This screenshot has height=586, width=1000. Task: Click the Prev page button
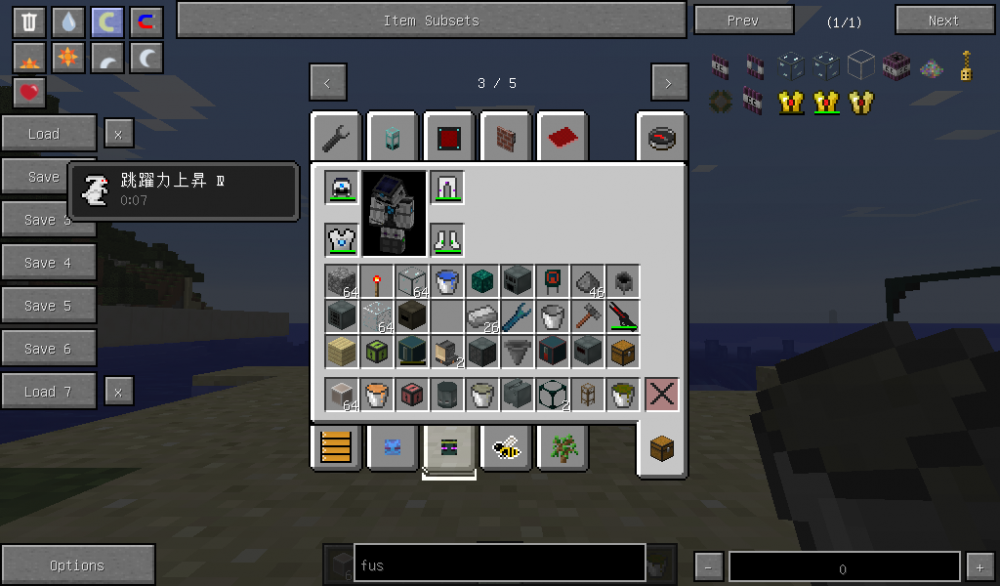pos(743,20)
